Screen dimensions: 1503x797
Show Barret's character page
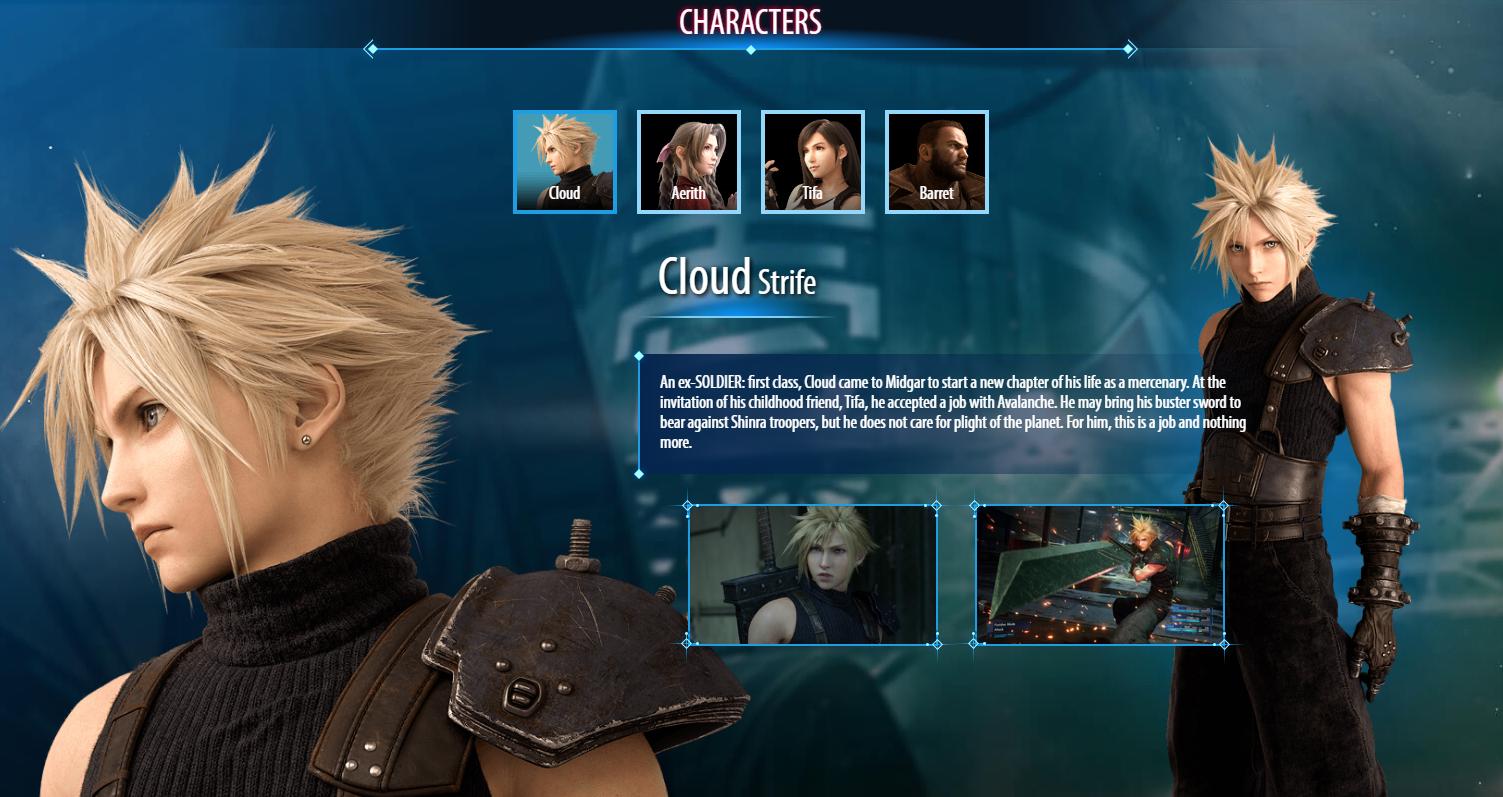click(936, 161)
